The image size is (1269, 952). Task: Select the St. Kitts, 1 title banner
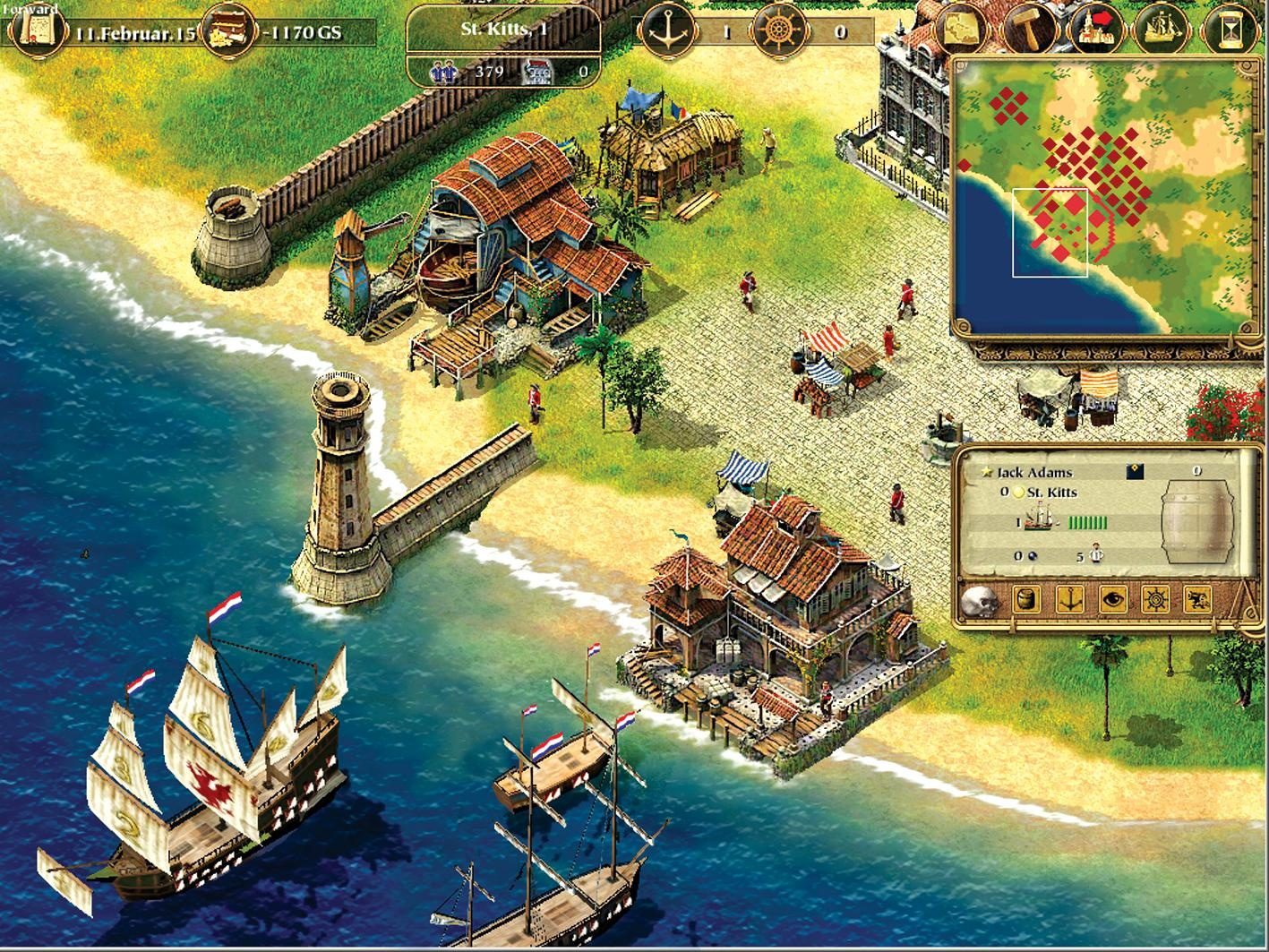[x=504, y=30]
